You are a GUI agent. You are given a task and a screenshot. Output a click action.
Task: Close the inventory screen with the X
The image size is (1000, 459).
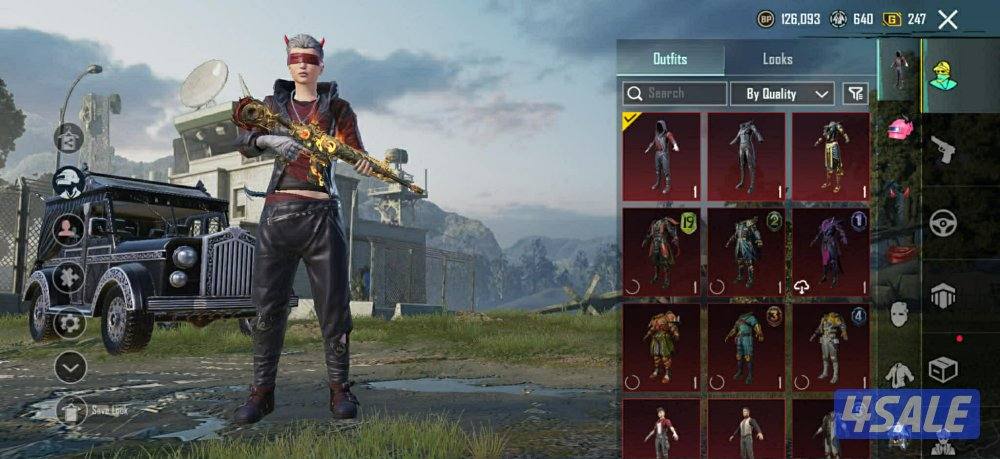[948, 19]
